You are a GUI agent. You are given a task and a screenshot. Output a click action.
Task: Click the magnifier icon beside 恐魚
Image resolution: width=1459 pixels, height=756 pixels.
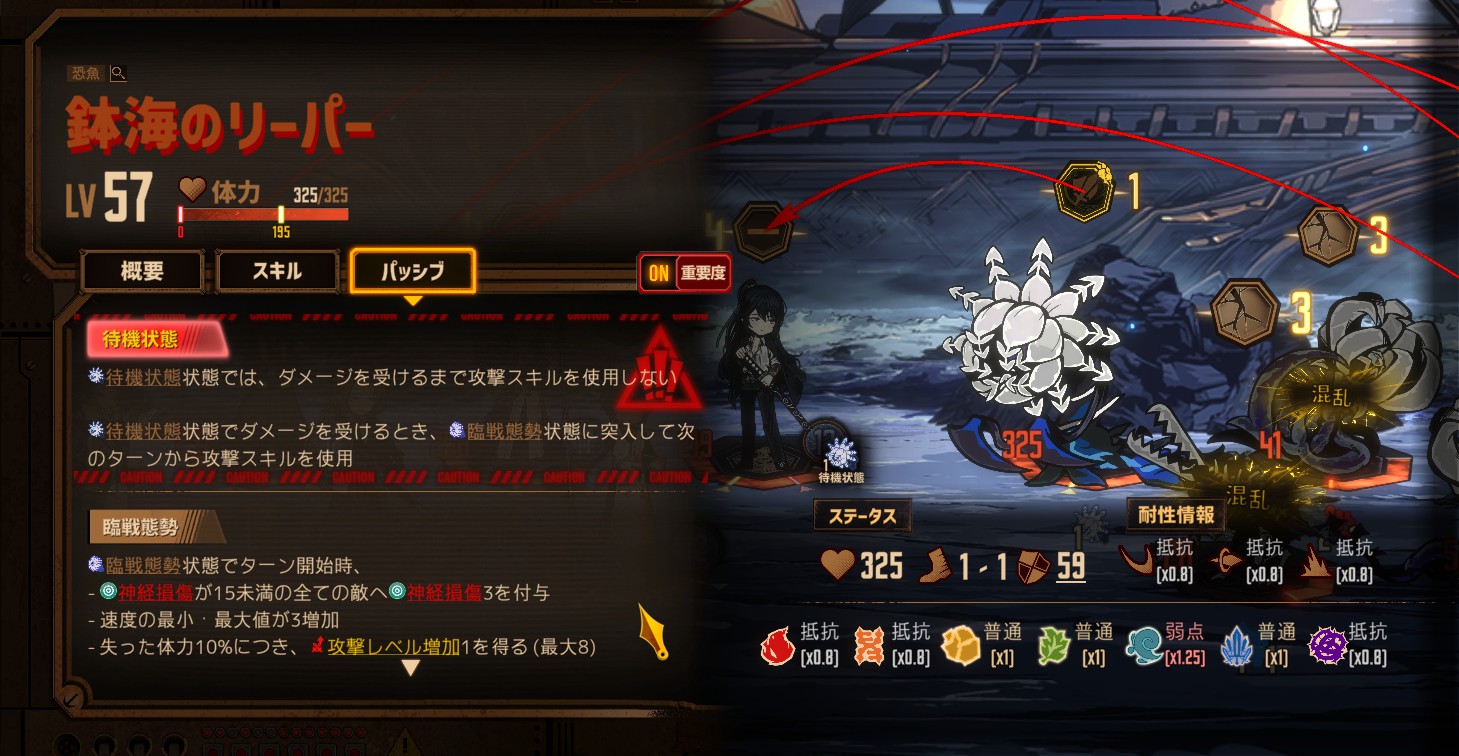[118, 73]
